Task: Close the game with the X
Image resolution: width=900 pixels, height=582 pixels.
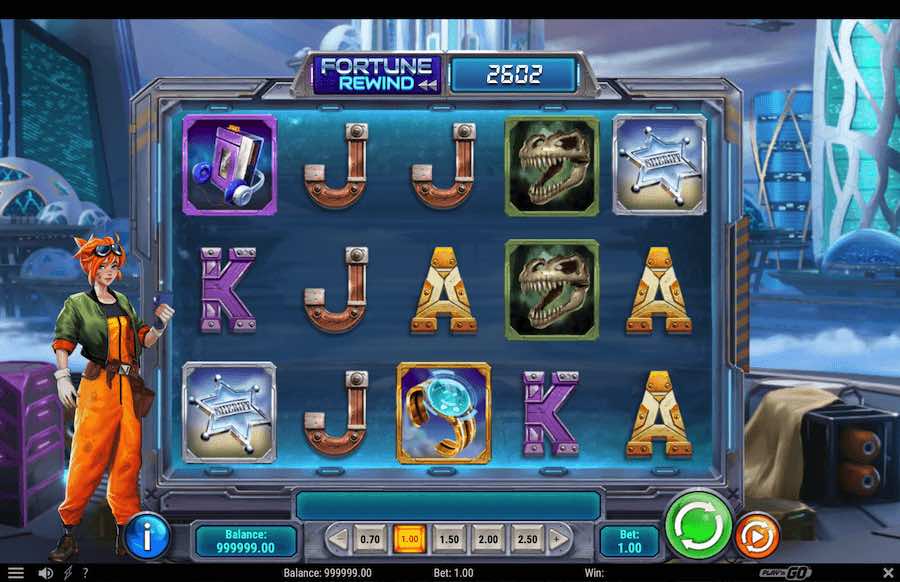Action: coord(887,573)
